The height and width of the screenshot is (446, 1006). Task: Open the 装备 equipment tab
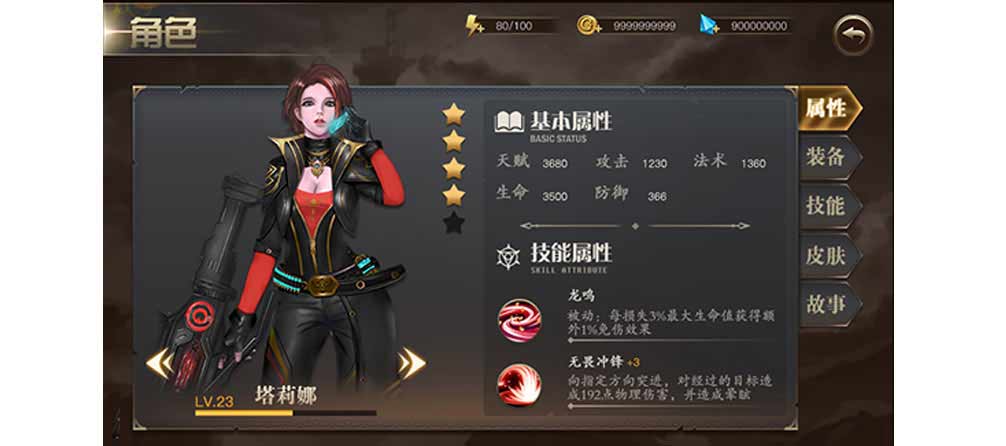[826, 157]
